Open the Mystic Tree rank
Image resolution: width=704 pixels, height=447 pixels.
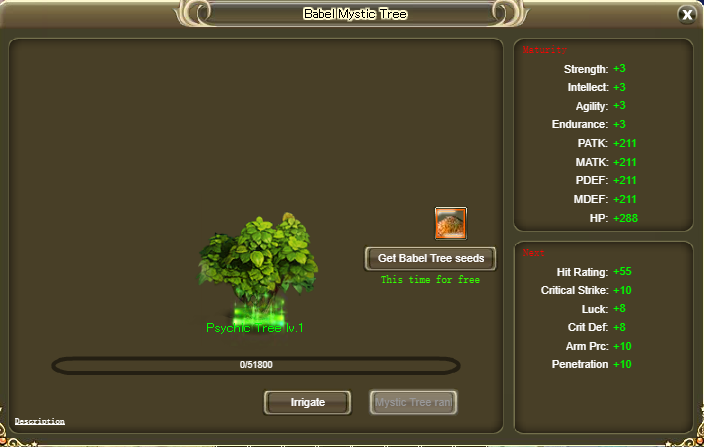(414, 403)
